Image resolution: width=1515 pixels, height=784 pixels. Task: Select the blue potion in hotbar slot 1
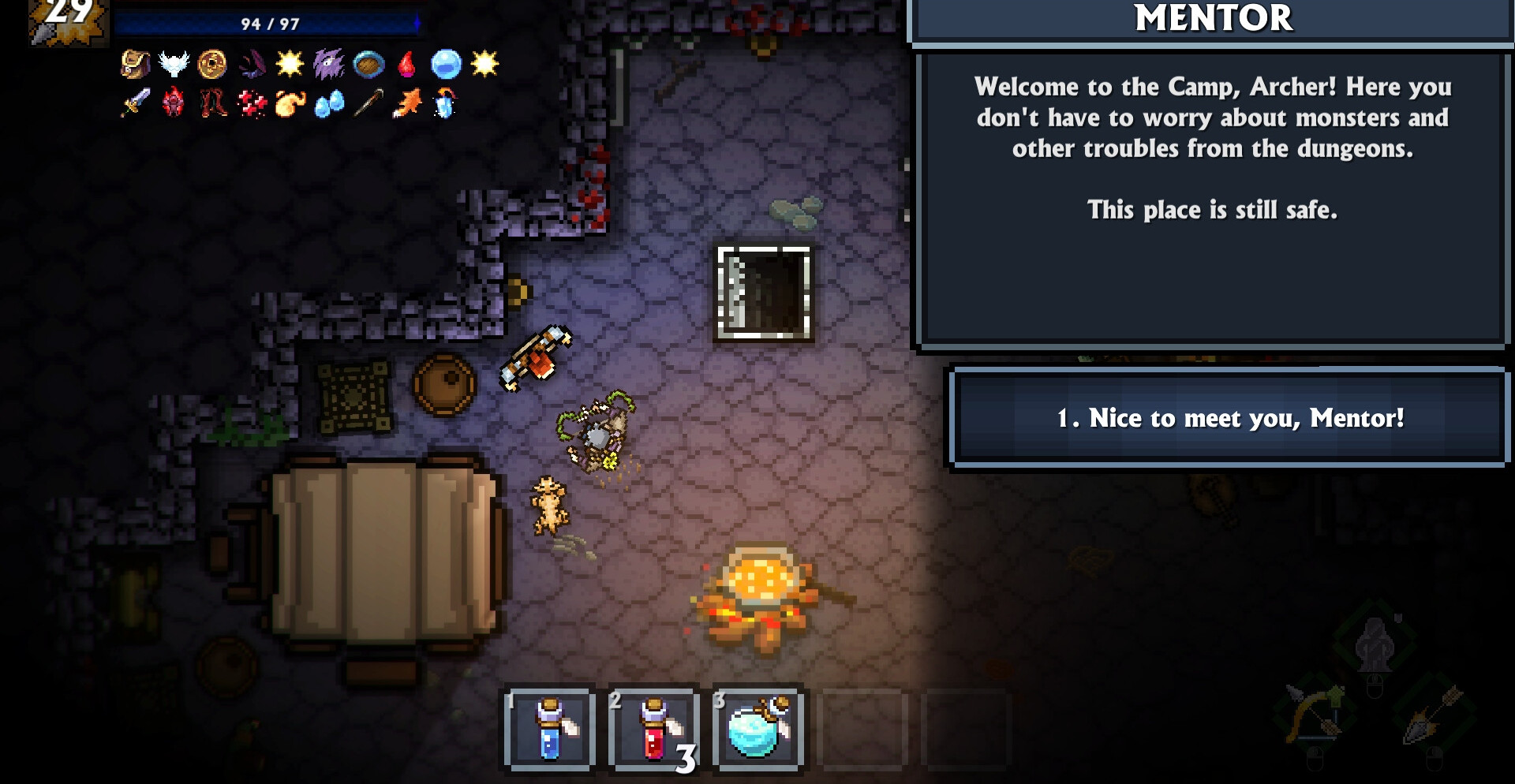(550, 729)
